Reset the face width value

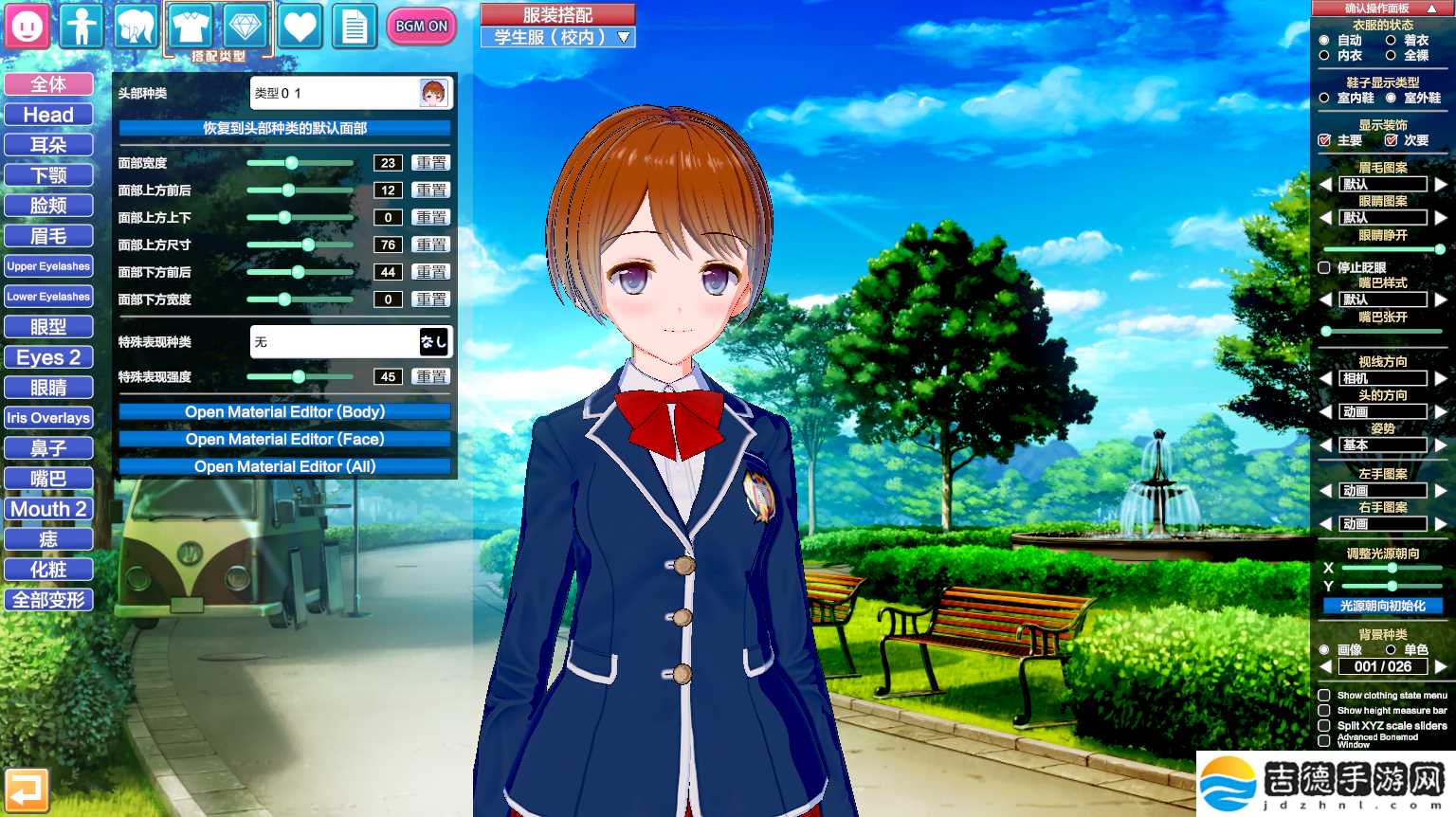tap(431, 163)
